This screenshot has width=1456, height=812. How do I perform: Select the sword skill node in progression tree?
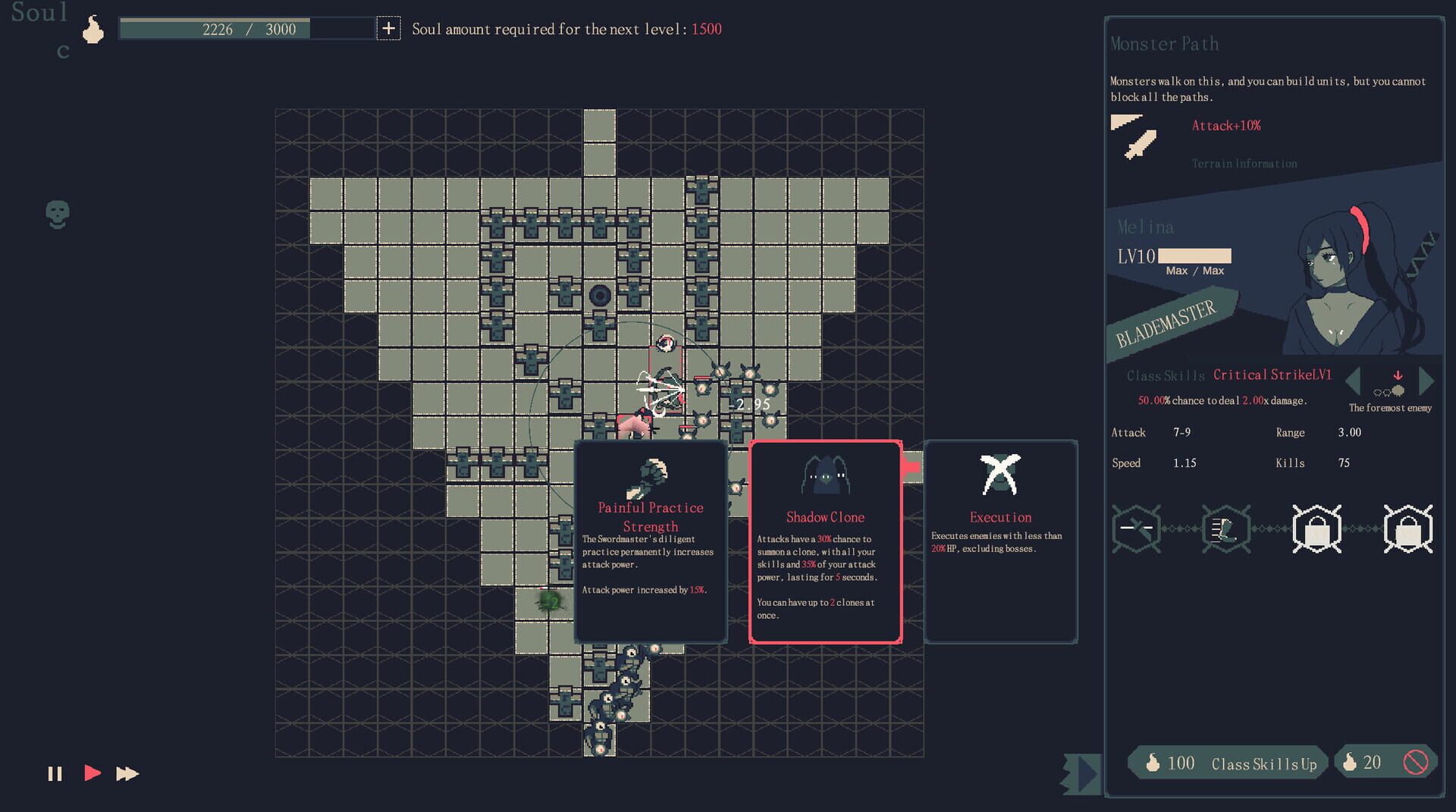tap(1135, 529)
